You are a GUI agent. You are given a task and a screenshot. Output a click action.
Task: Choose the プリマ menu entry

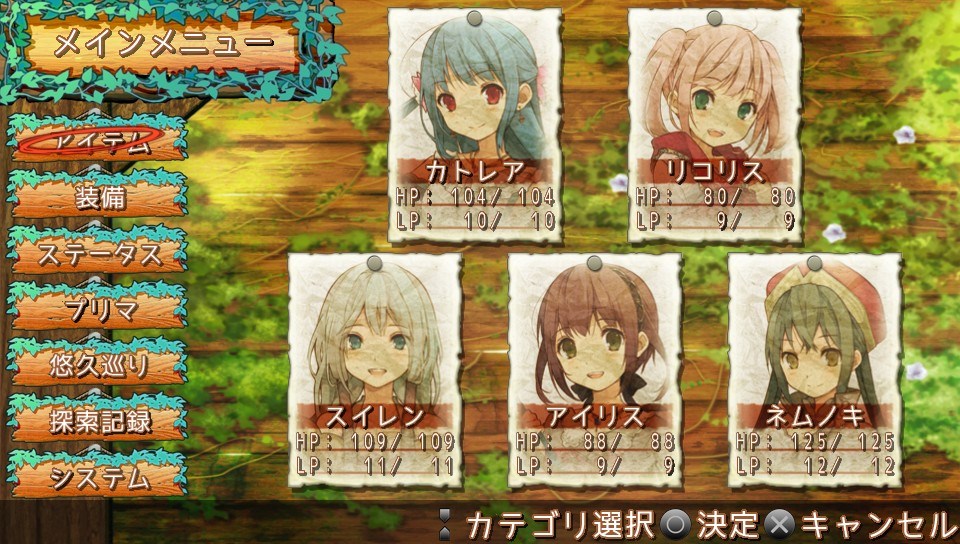coord(99,309)
